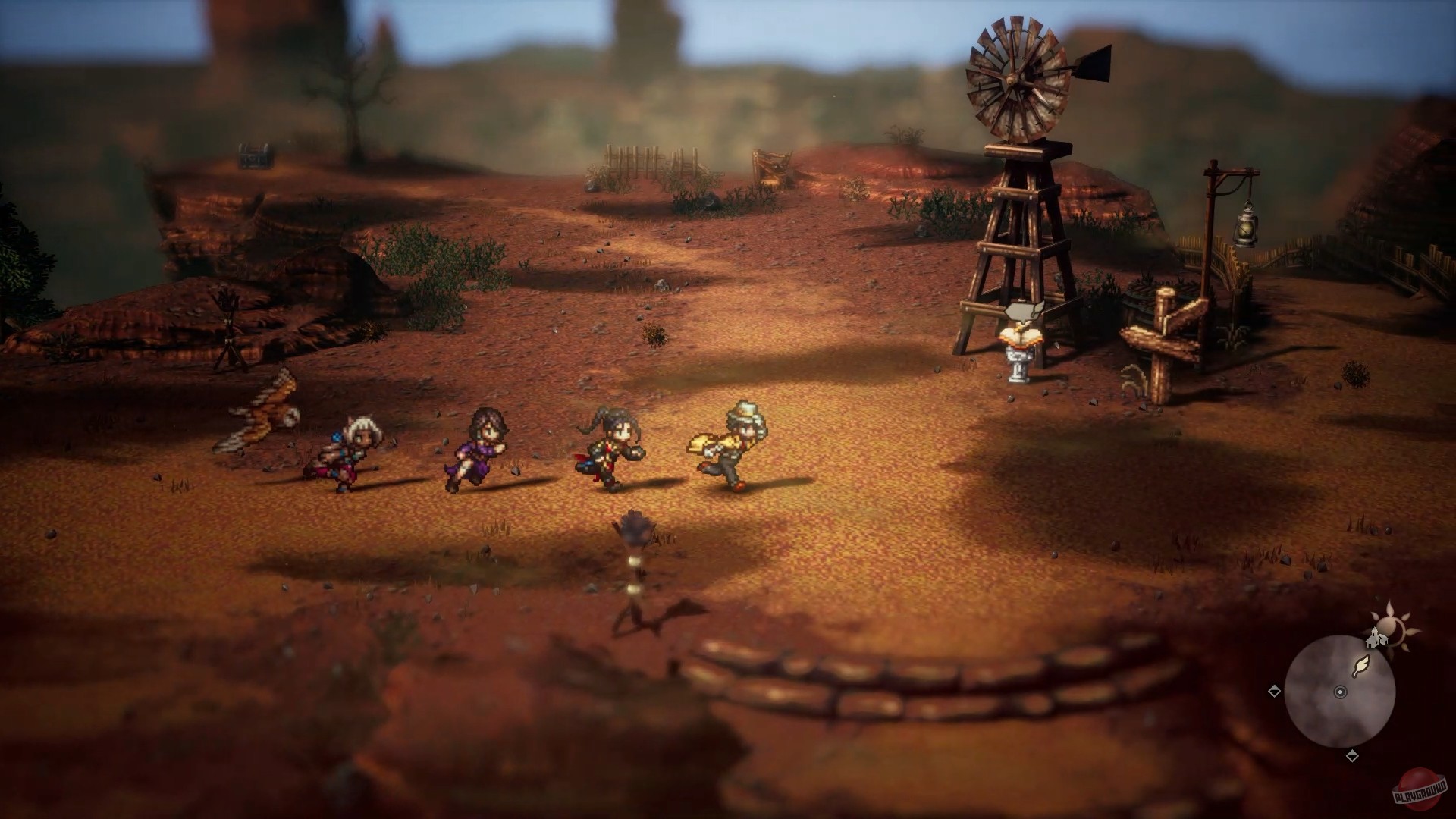
Task: Click the NPC standing at the windmill base
Action: pyautogui.click(x=1020, y=356)
